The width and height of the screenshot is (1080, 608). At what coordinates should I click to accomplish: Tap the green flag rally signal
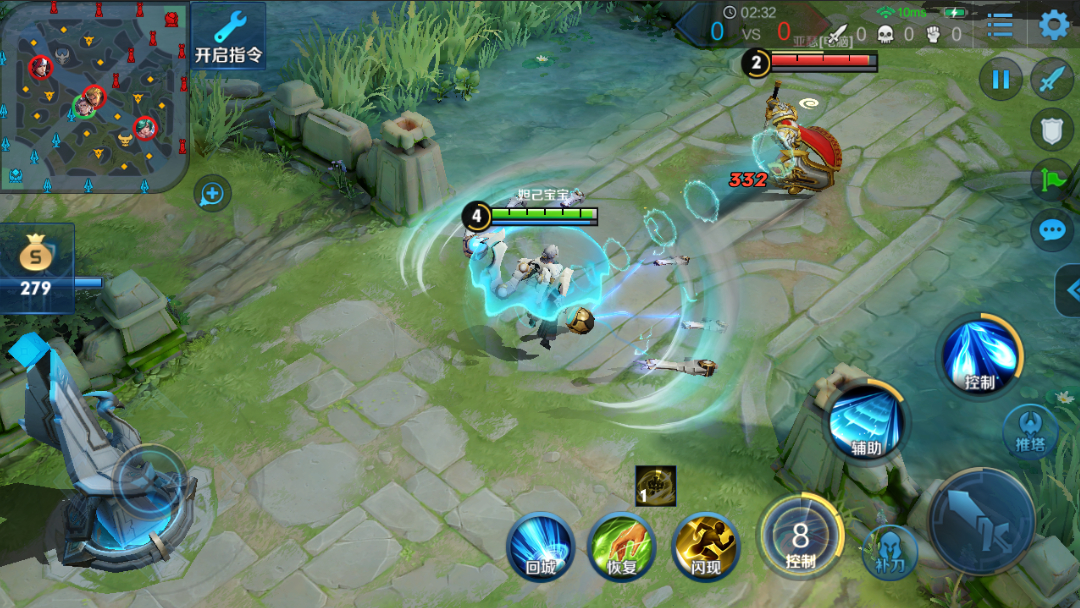(1052, 180)
